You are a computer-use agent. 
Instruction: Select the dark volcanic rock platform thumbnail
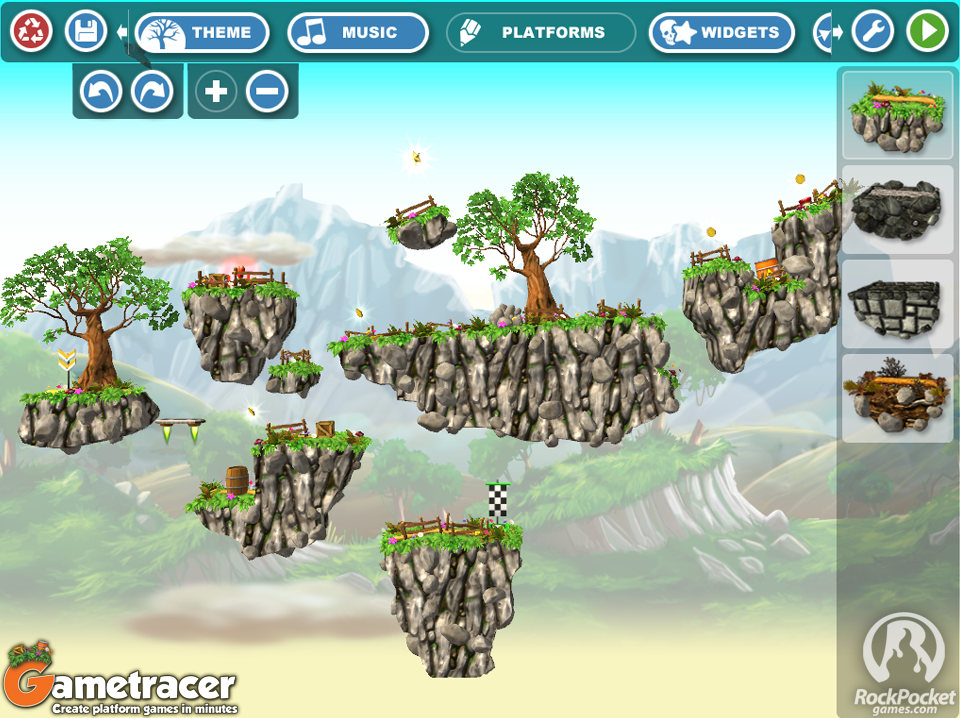pyautogui.click(x=897, y=209)
